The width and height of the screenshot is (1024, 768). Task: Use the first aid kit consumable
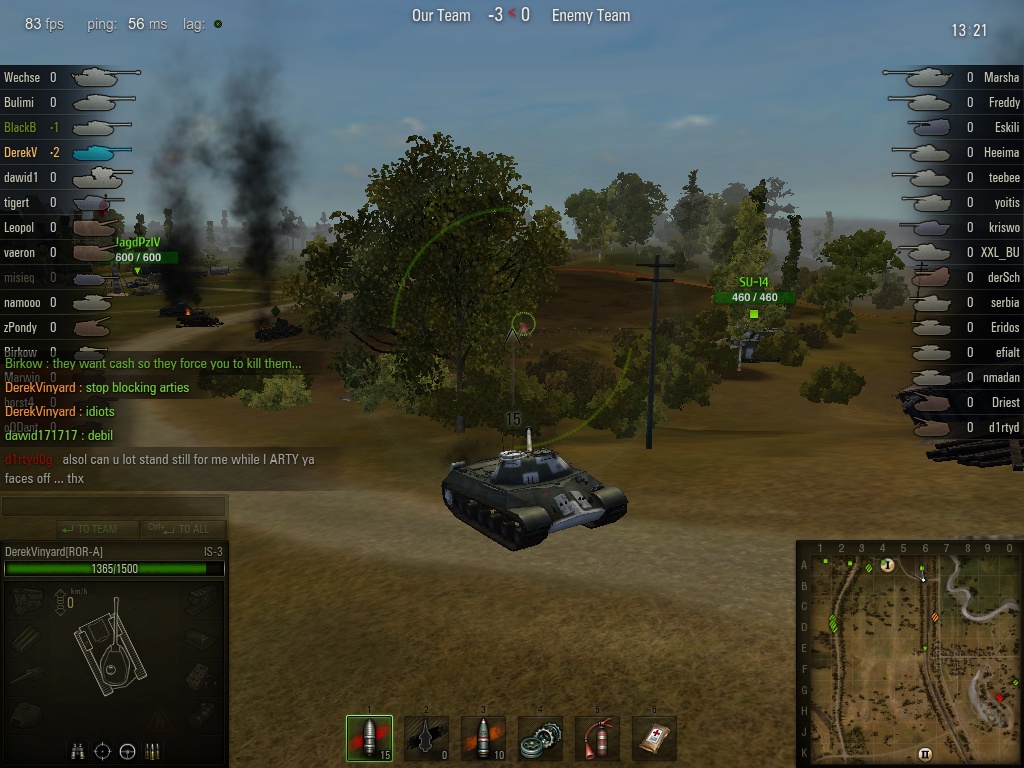[655, 738]
